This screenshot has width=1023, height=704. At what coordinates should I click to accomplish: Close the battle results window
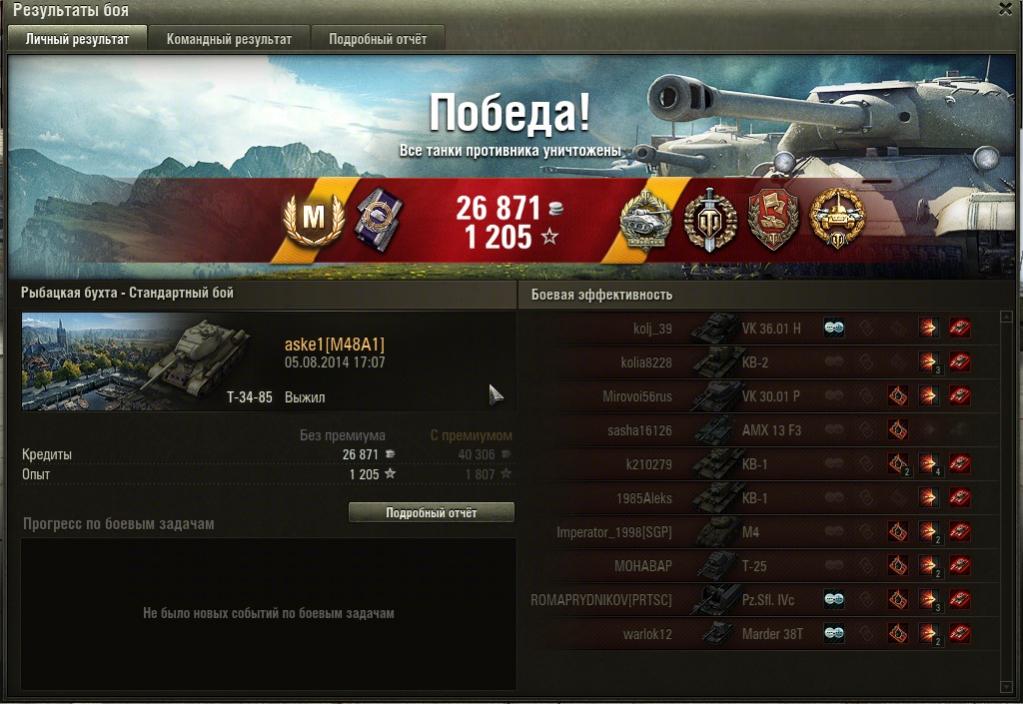[x=1005, y=9]
